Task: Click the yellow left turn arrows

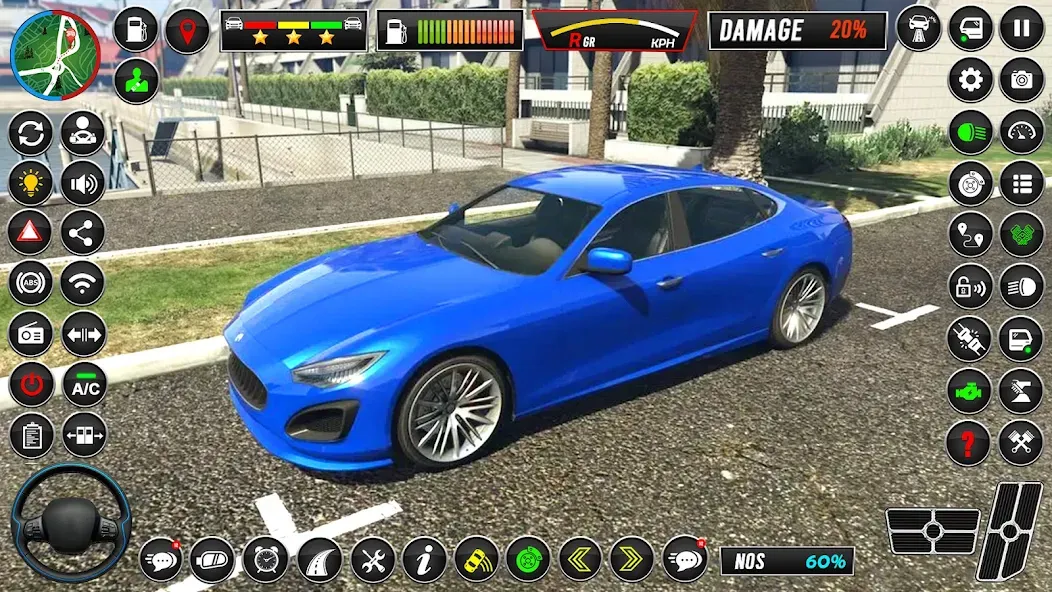Action: (x=580, y=559)
